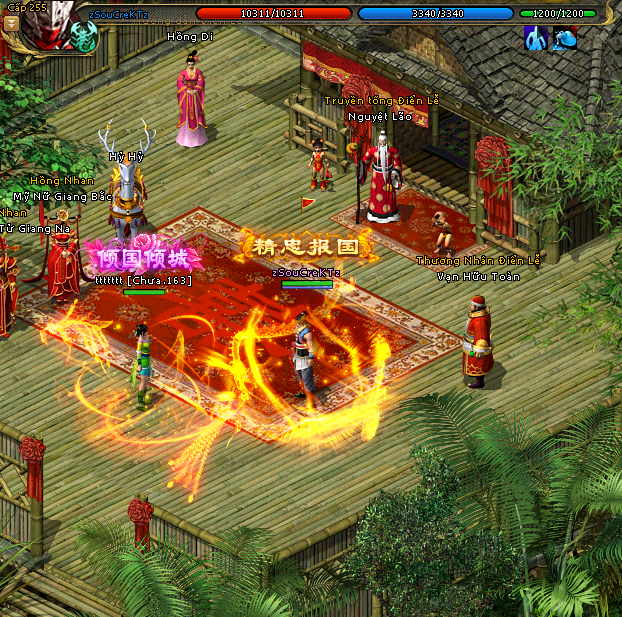Click the blue humanoid figure buff icon

tap(536, 38)
